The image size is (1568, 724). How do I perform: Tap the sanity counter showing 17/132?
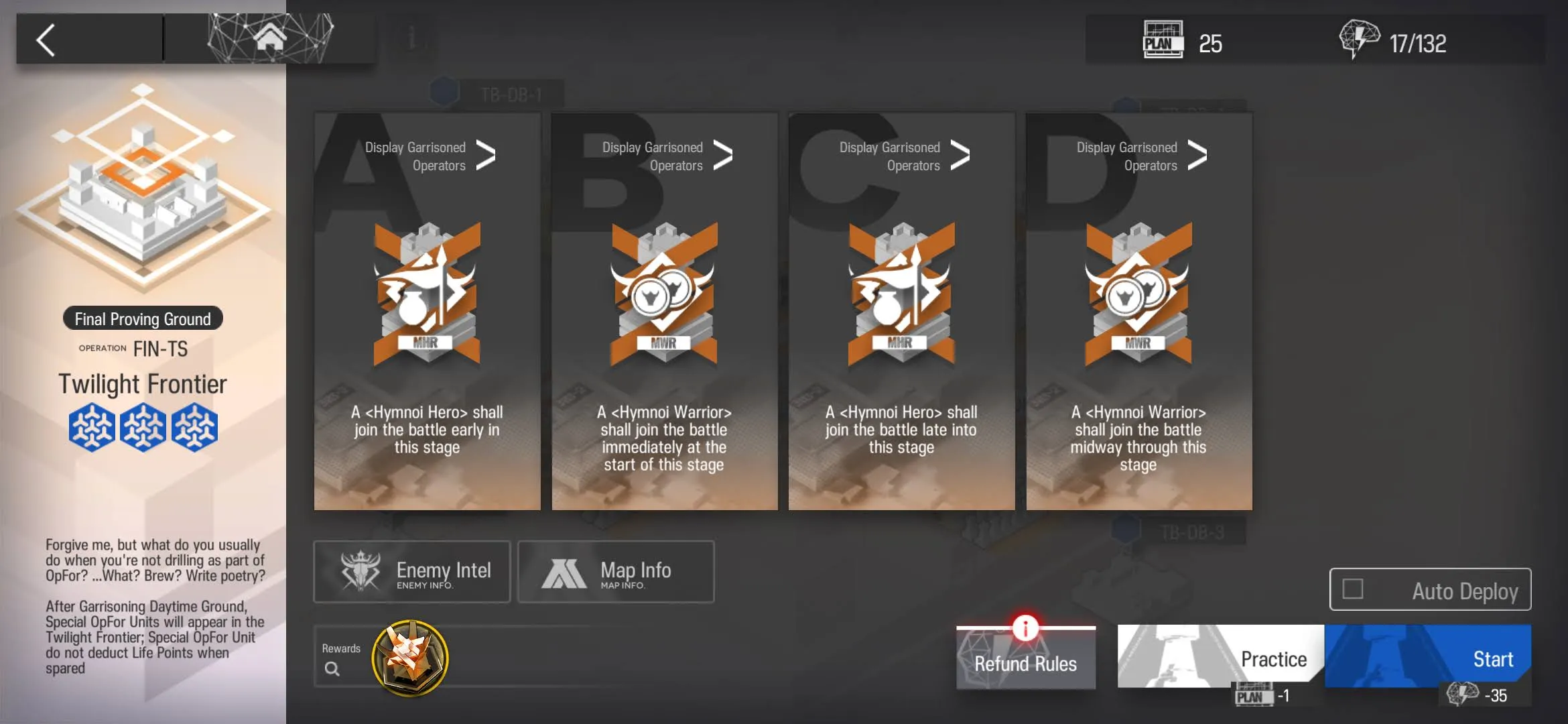pos(1394,42)
